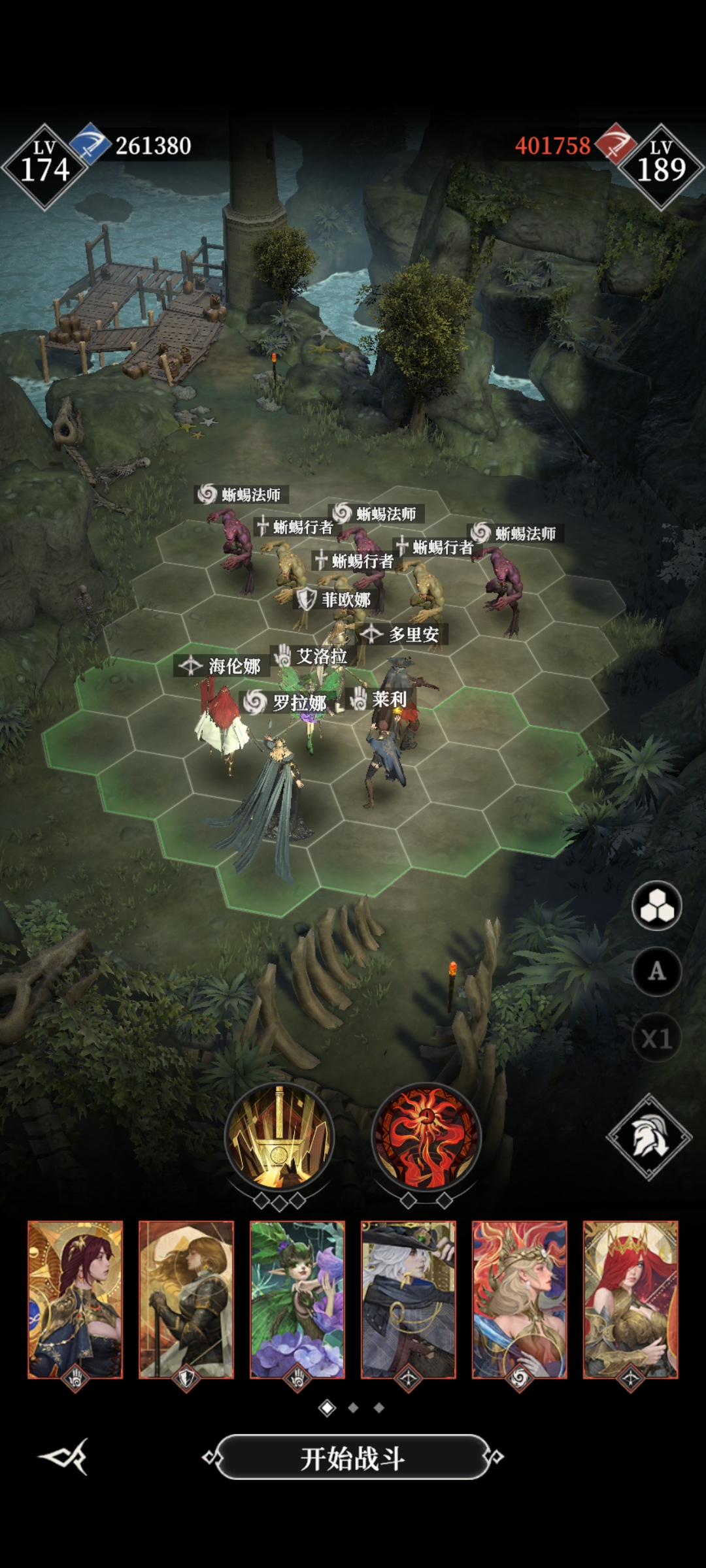Image resolution: width=706 pixels, height=1568 pixels.
Task: Switch to the third hero page dot
Action: tap(379, 1408)
